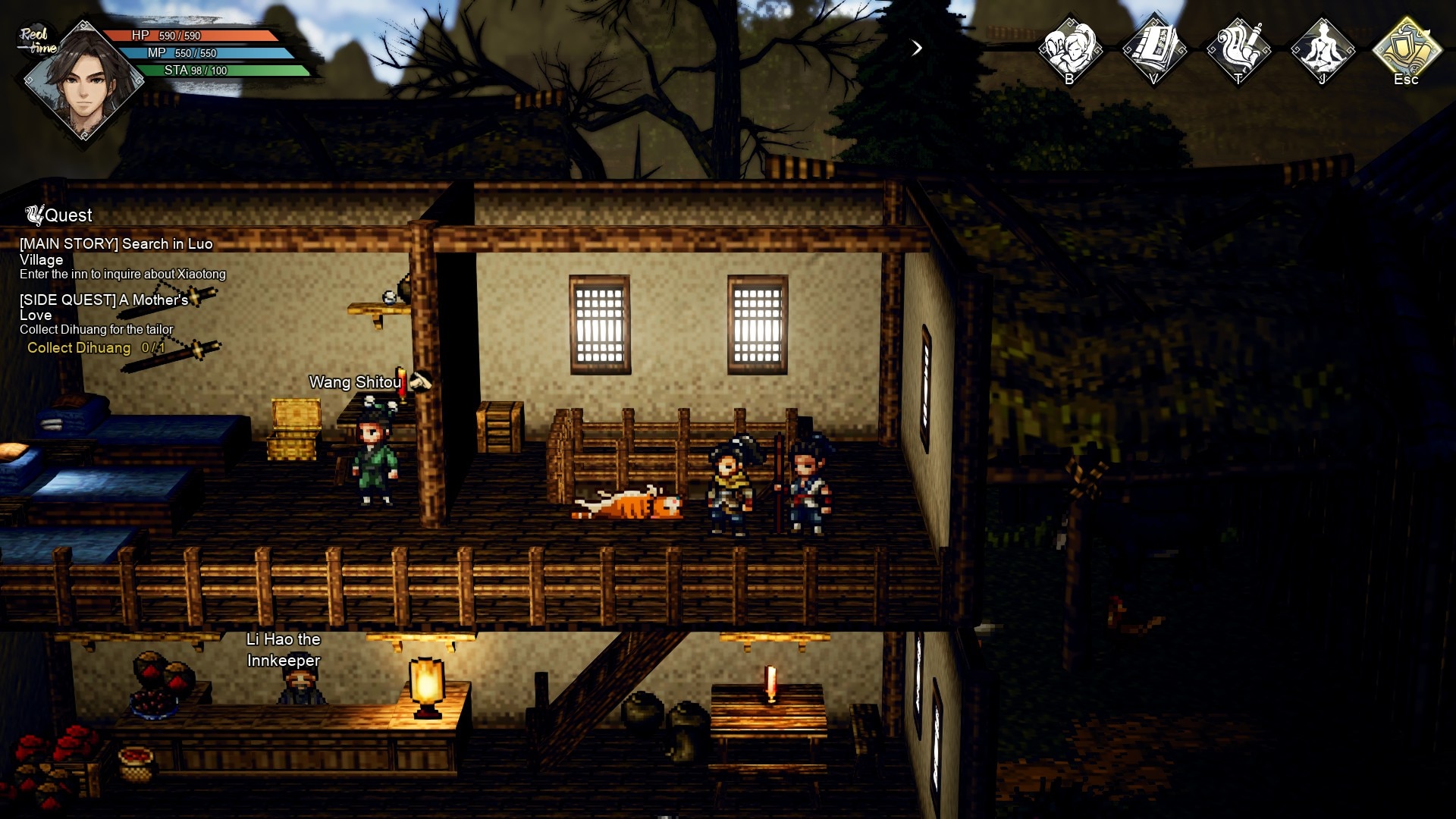The width and height of the screenshot is (1456, 819).
Task: Collapse the top menu bar with arrow
Action: pos(917,49)
